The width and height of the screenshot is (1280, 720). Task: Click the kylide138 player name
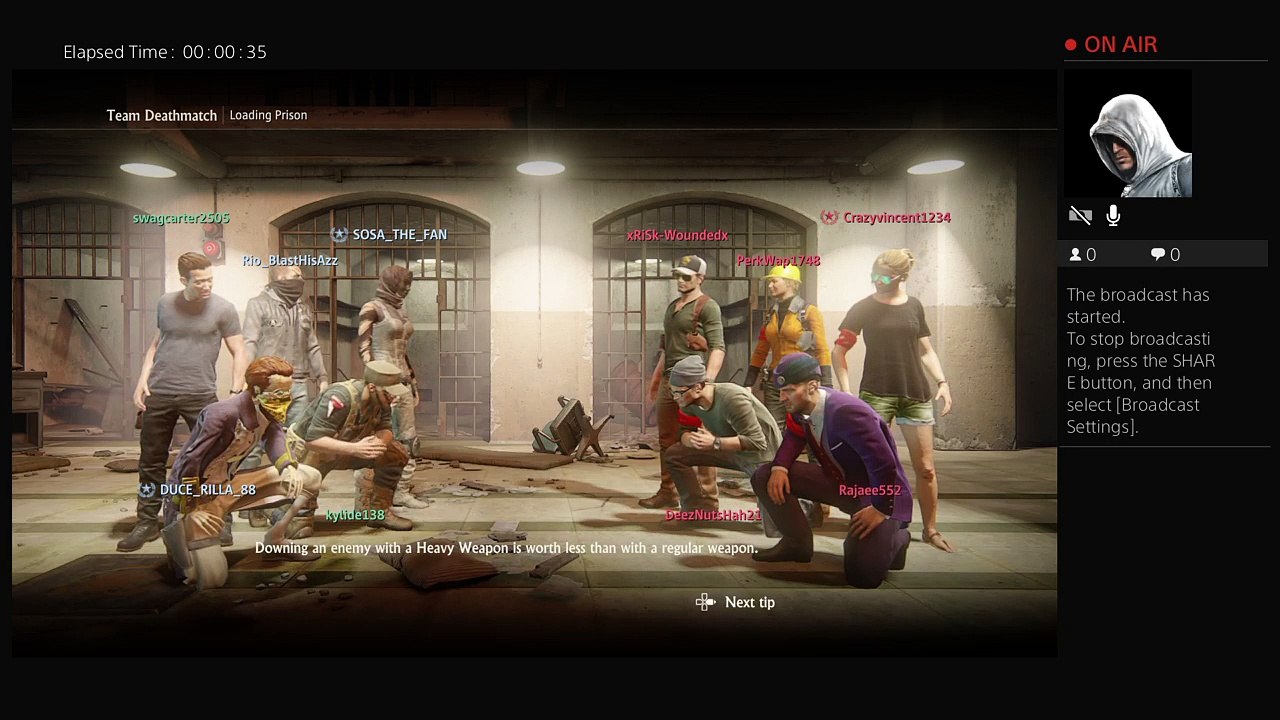[355, 515]
